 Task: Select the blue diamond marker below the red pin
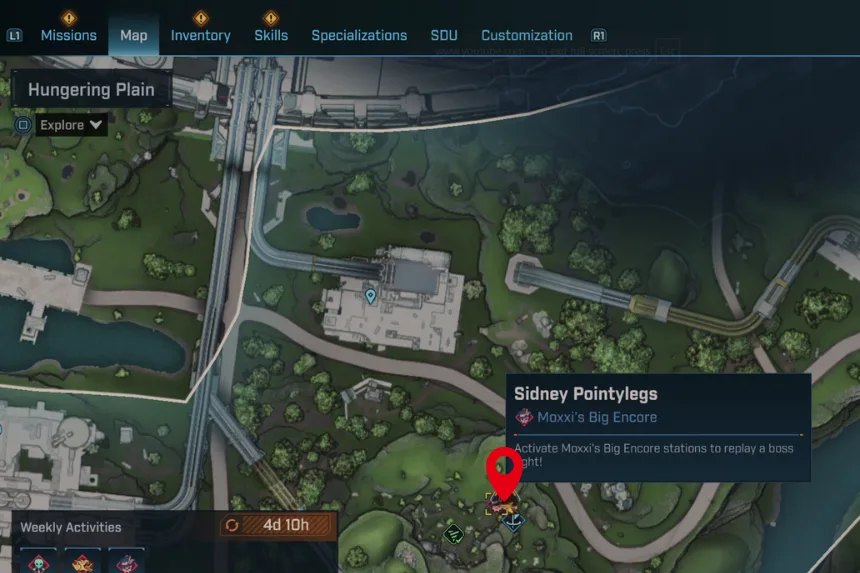point(514,521)
